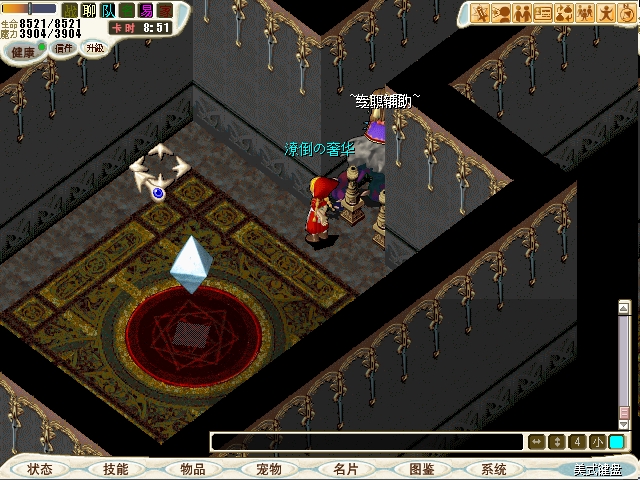Select the cyan chat color swatch
Viewport: 640px width, 480px height.
616,442
